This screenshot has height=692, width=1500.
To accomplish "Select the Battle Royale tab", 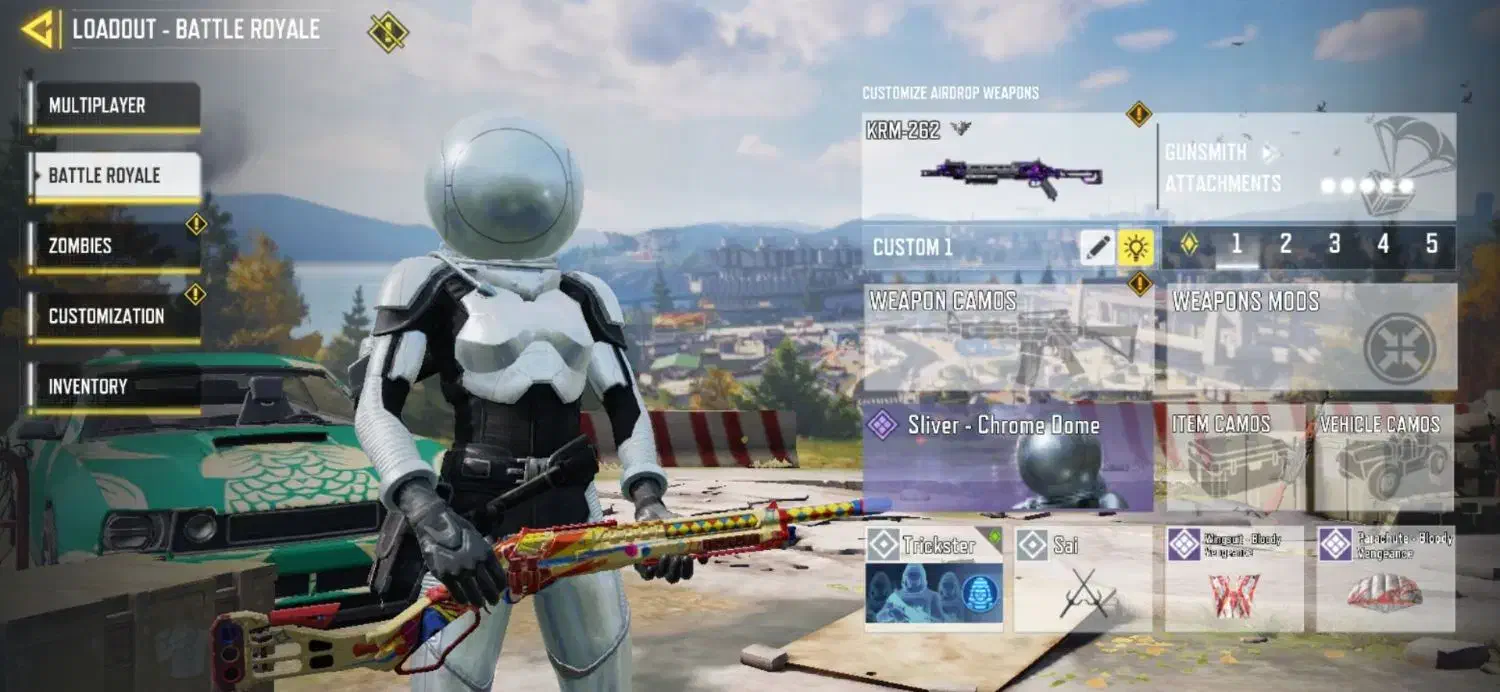I will 114,176.
